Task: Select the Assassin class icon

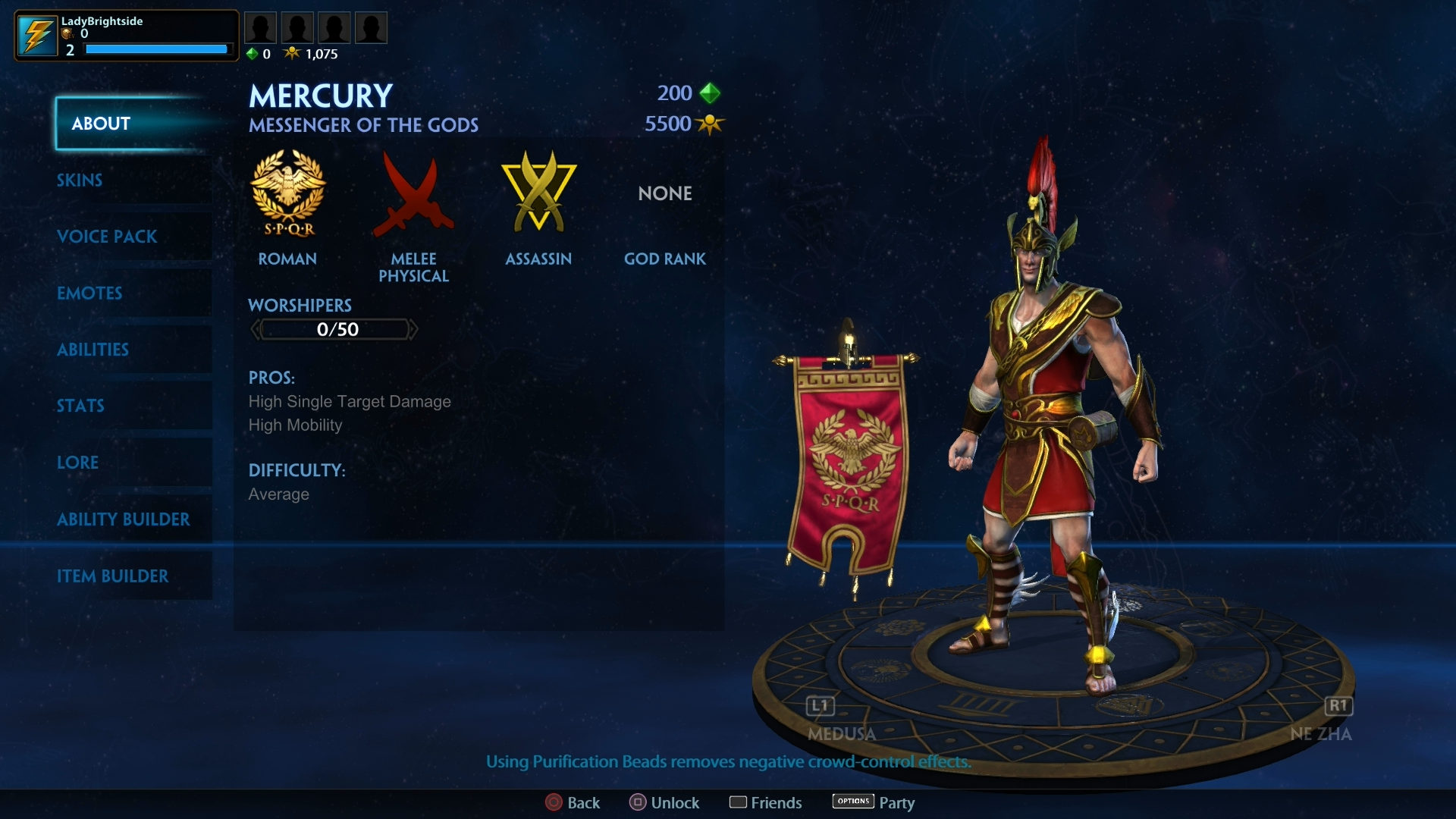Action: click(x=538, y=193)
